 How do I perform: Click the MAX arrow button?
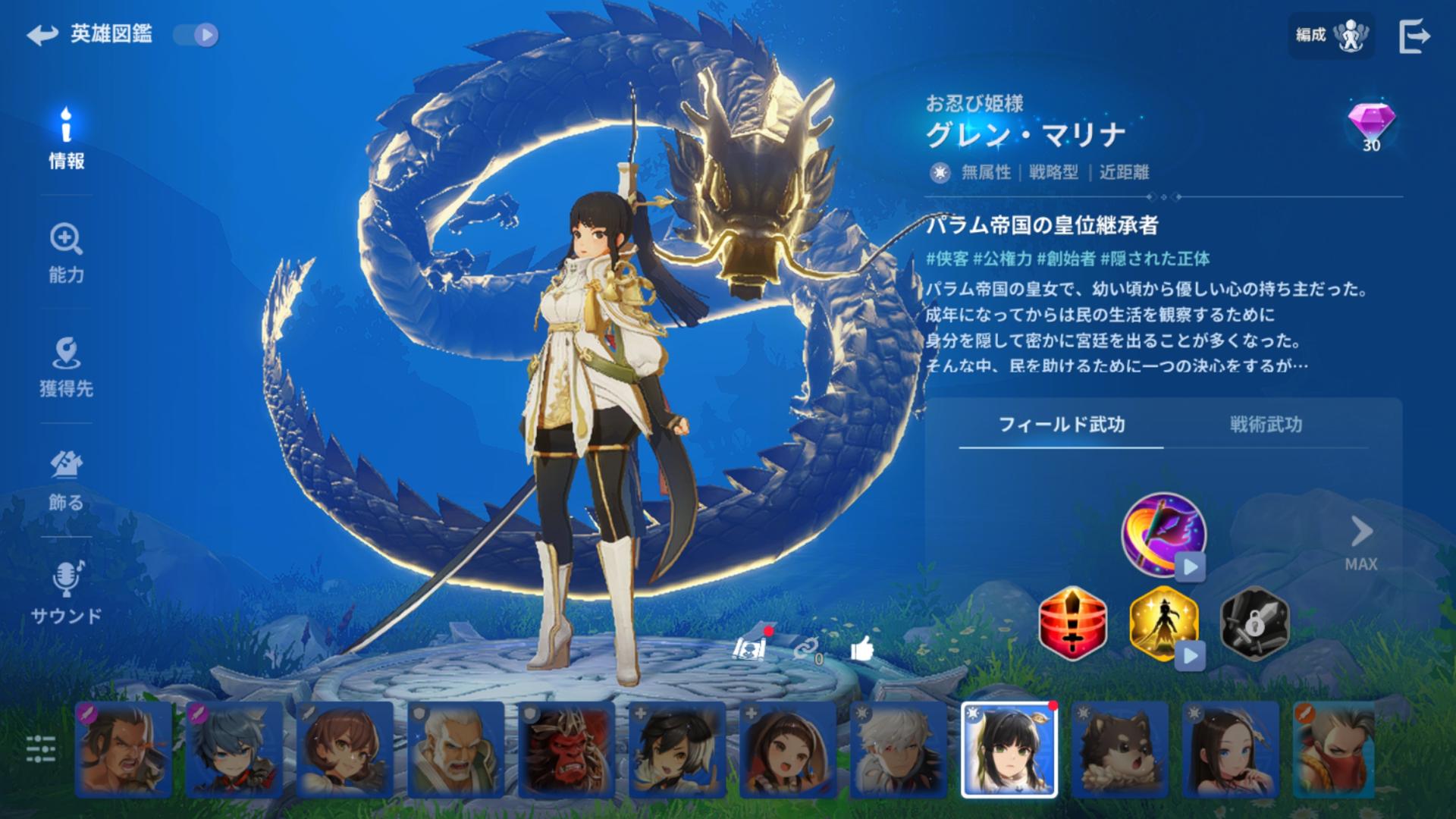click(x=1361, y=542)
